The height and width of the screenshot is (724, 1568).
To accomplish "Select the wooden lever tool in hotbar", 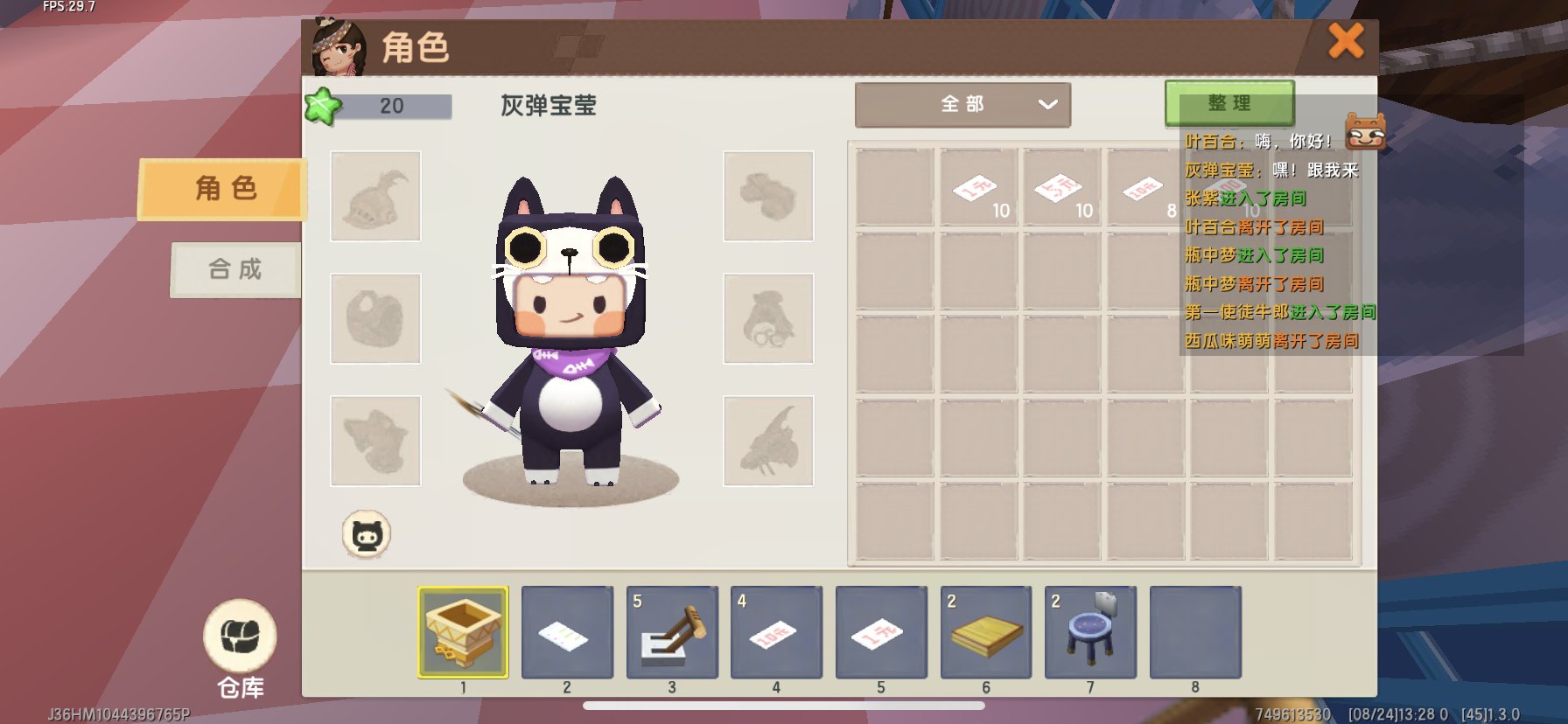I will click(672, 632).
